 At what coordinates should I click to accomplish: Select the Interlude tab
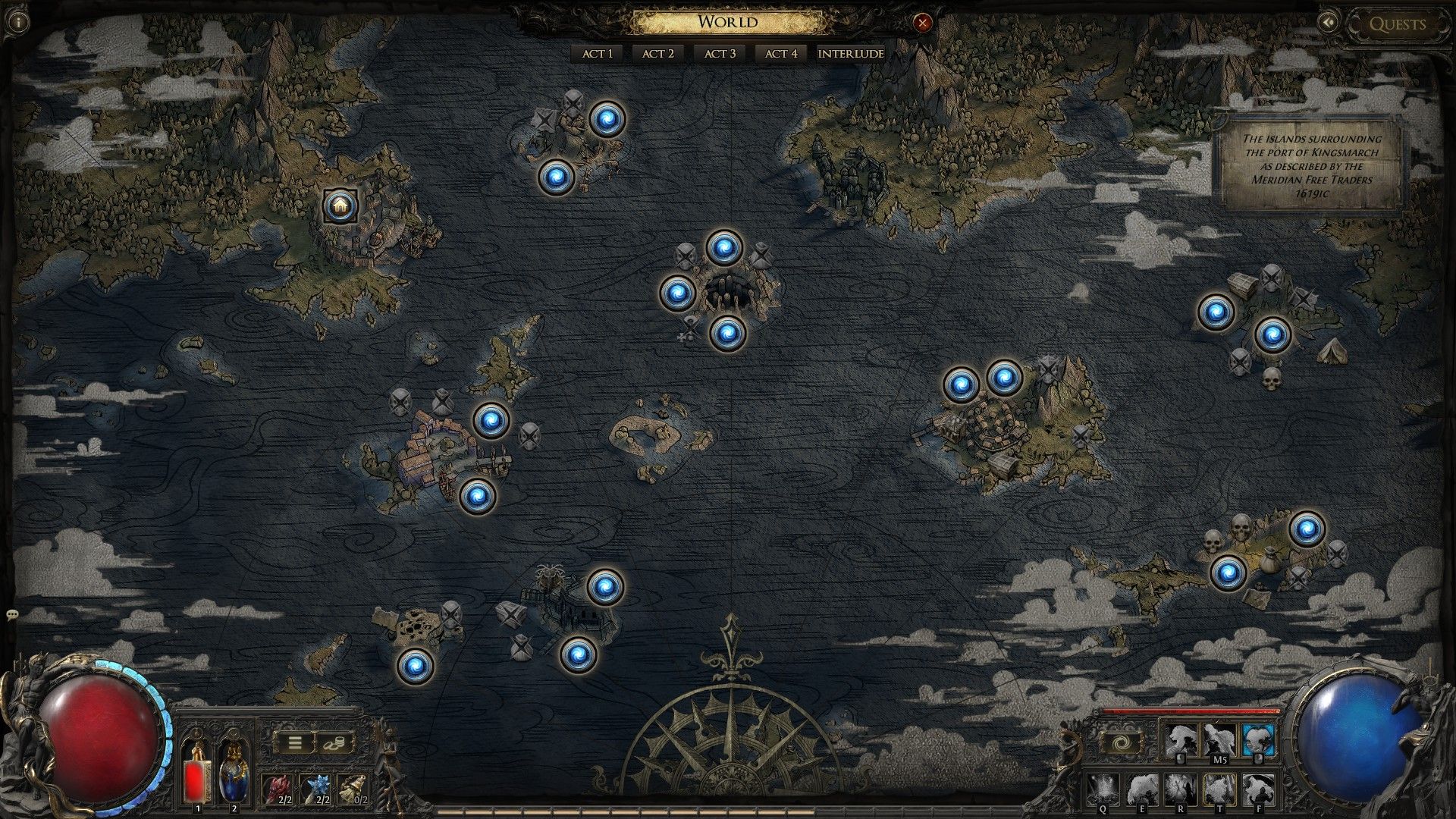850,54
